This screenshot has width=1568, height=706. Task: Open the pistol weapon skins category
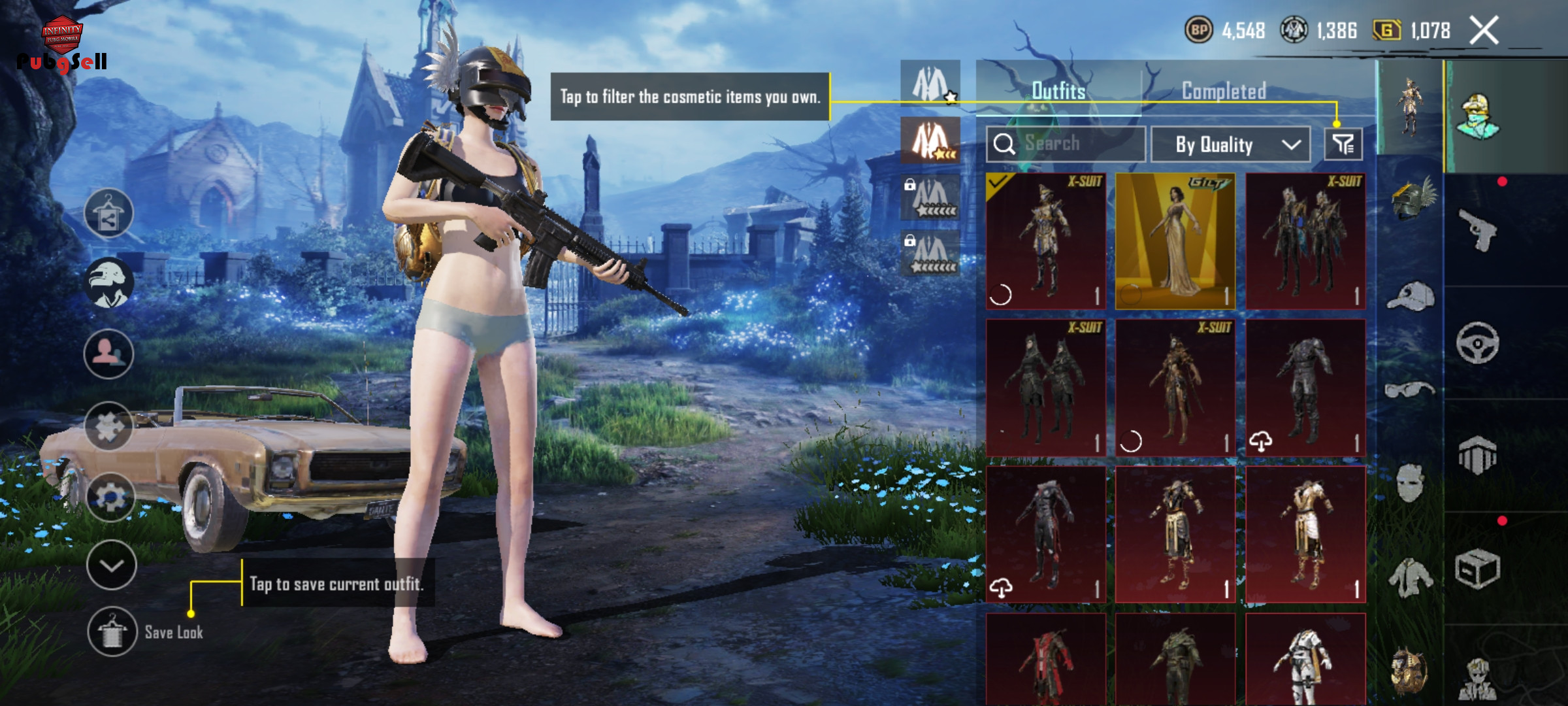(x=1478, y=230)
